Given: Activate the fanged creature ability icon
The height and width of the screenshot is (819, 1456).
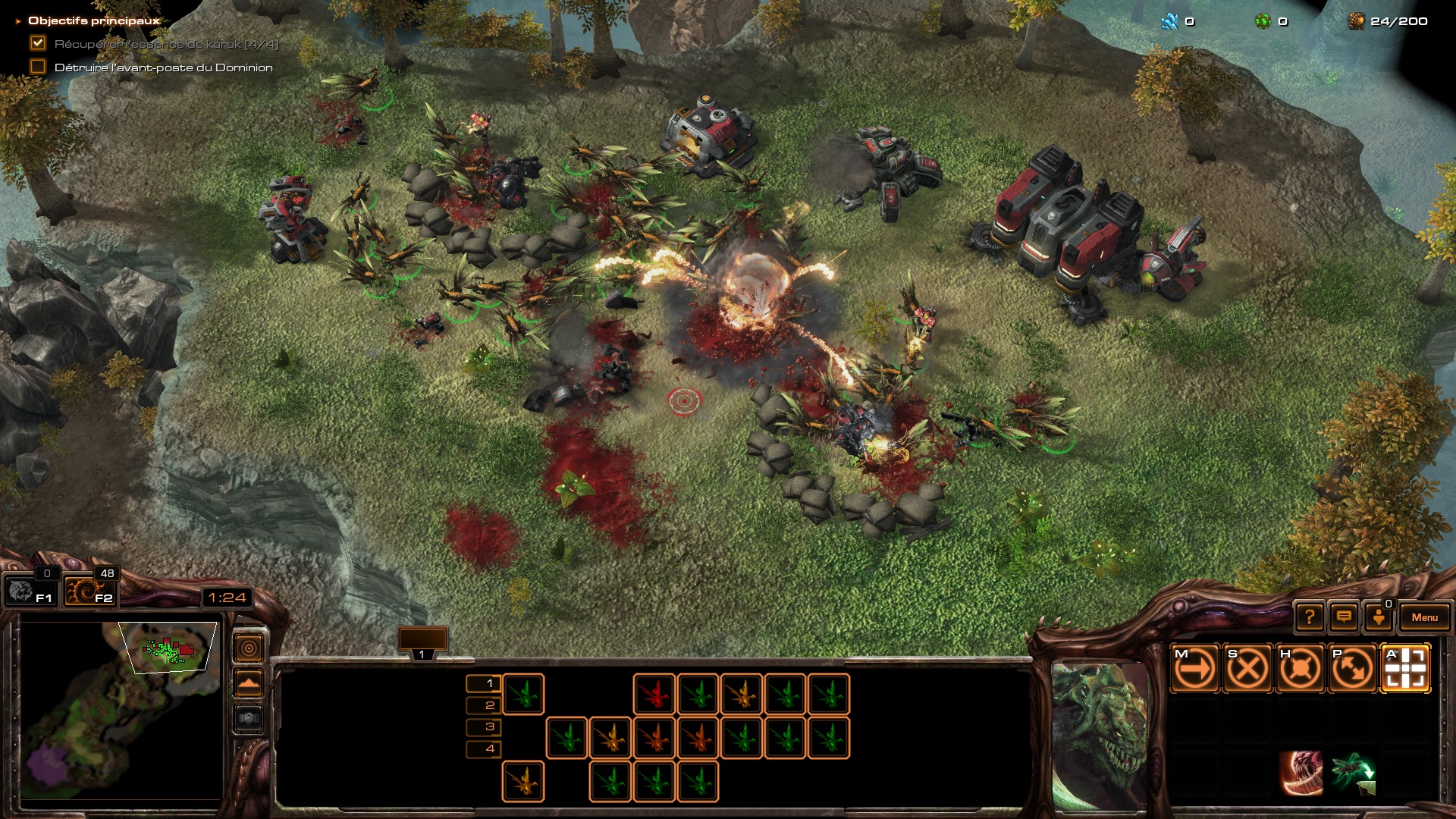Looking at the screenshot, I should pos(1301,773).
